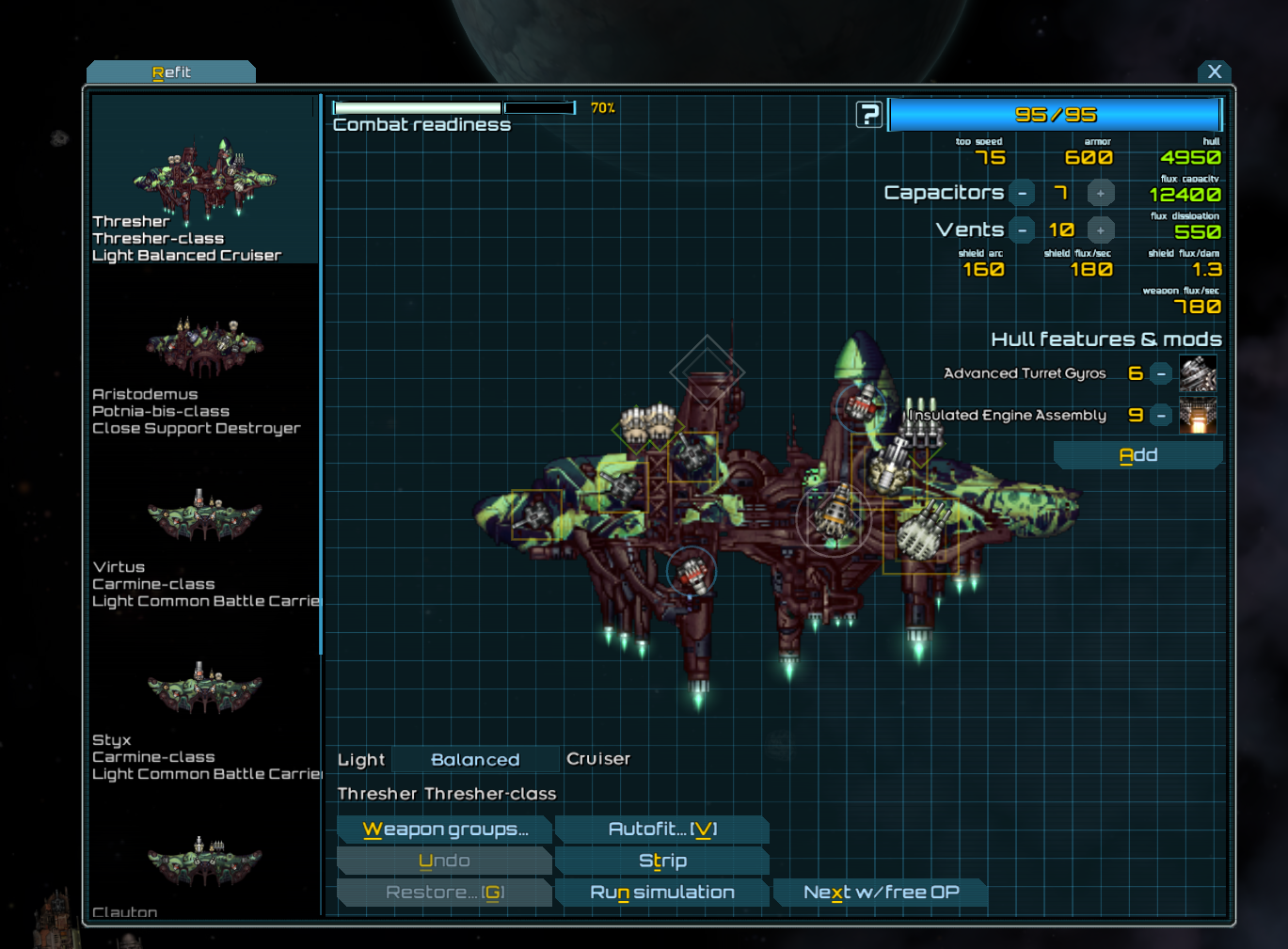
Task: Remove Insulated Engine Assembly hullmod
Action: click(x=1161, y=416)
